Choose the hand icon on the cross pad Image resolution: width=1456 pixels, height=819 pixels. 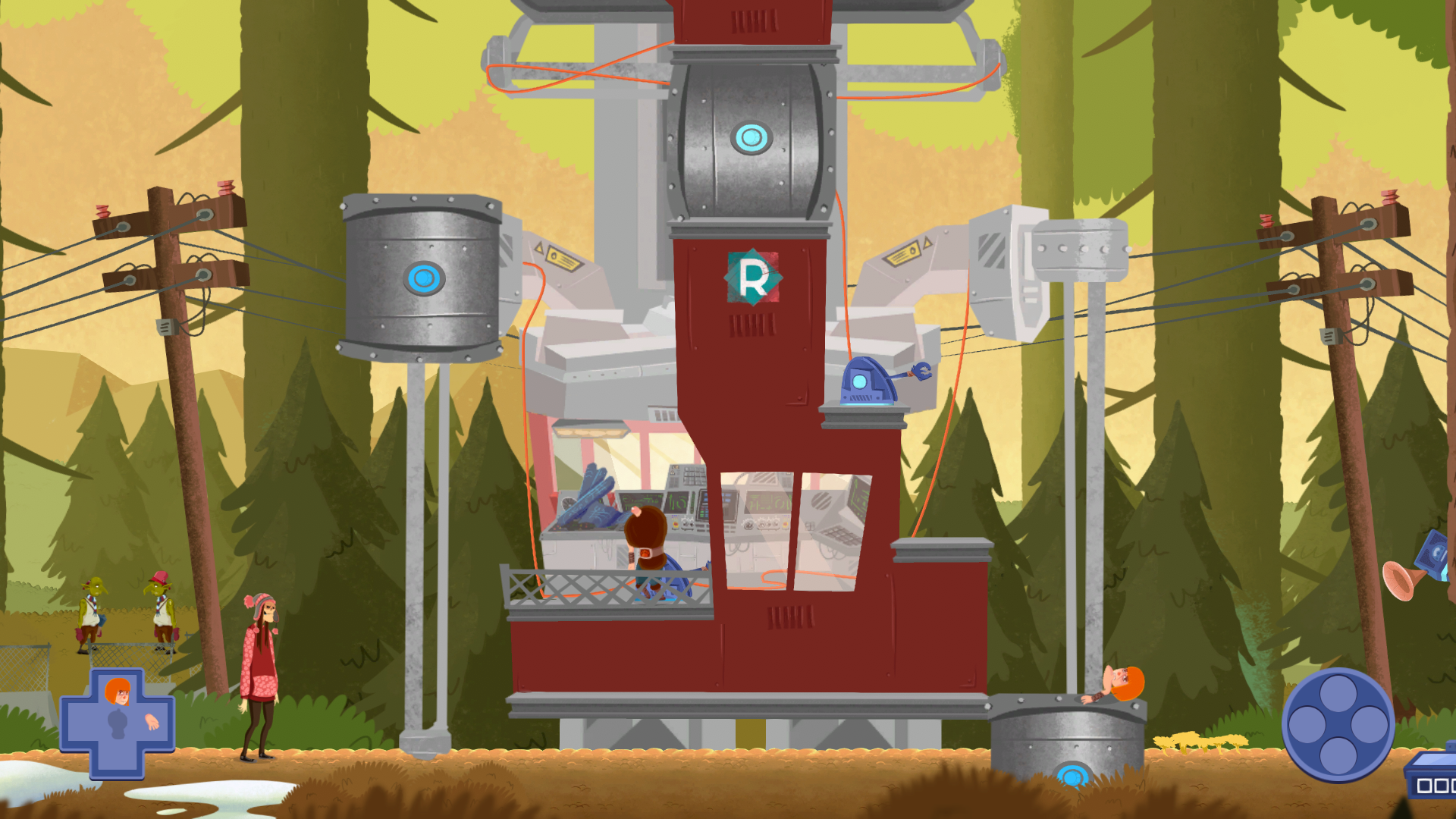point(152,722)
